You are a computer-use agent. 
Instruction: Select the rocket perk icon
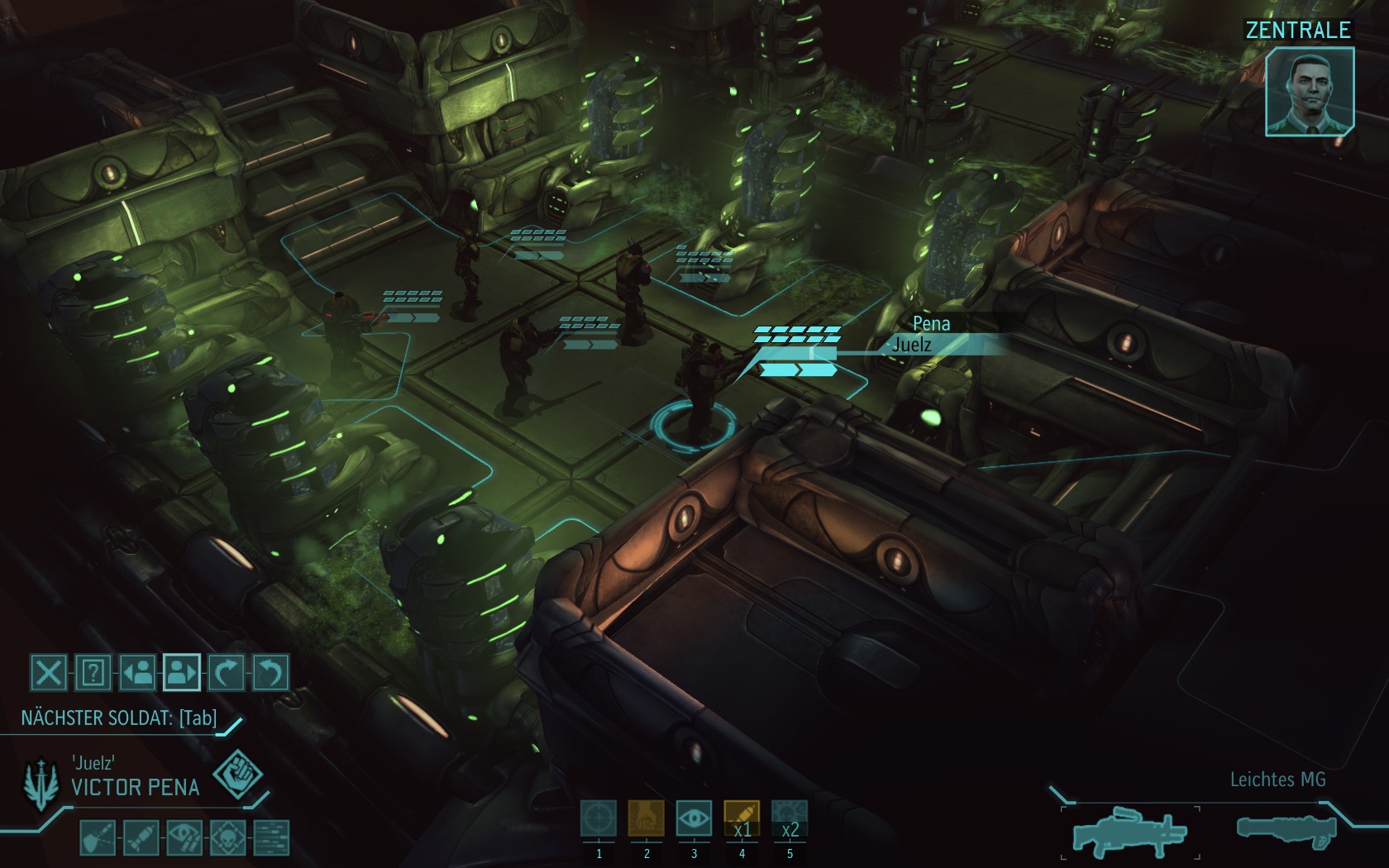click(x=141, y=837)
